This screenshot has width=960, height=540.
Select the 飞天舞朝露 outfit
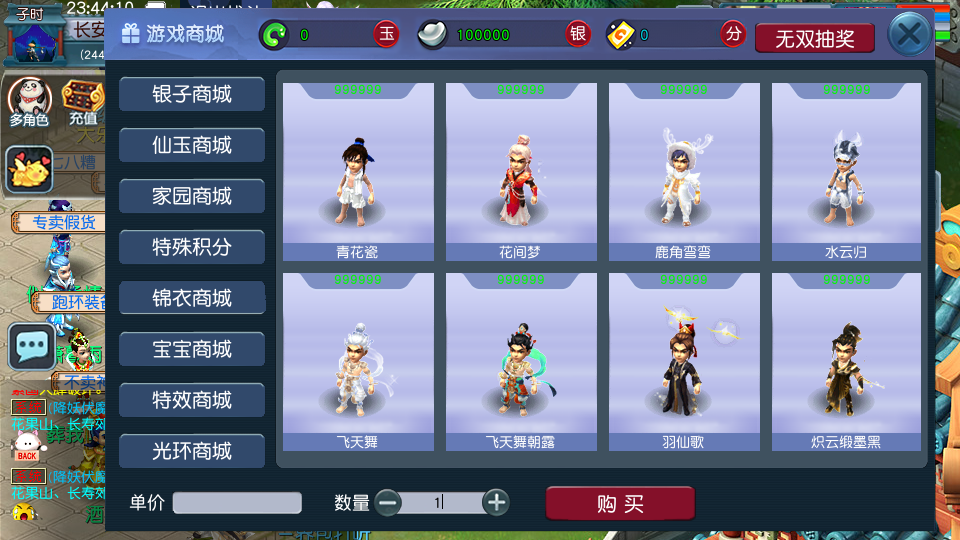click(521, 362)
